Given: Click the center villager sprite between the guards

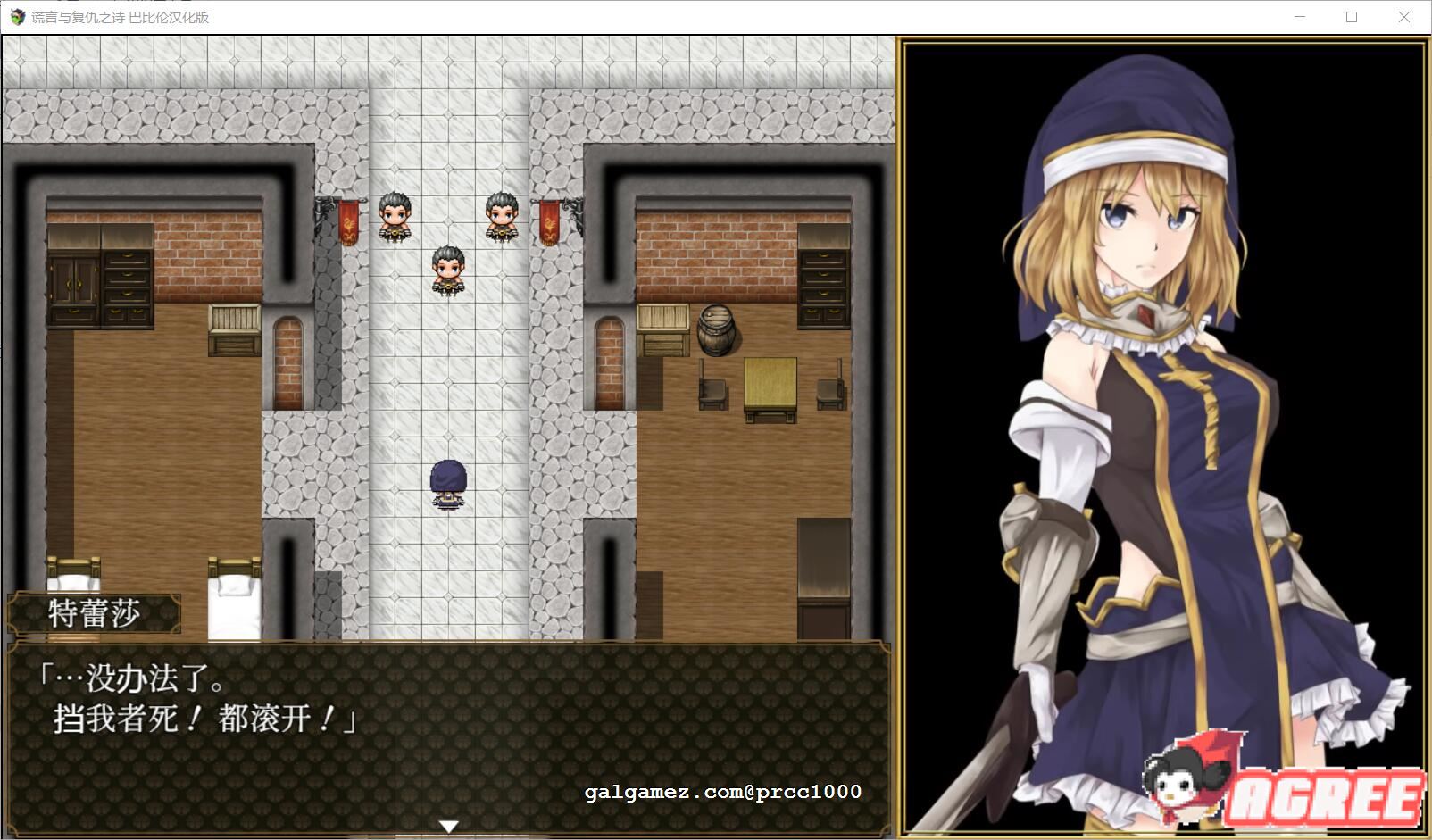Looking at the screenshot, I should coord(446,270).
